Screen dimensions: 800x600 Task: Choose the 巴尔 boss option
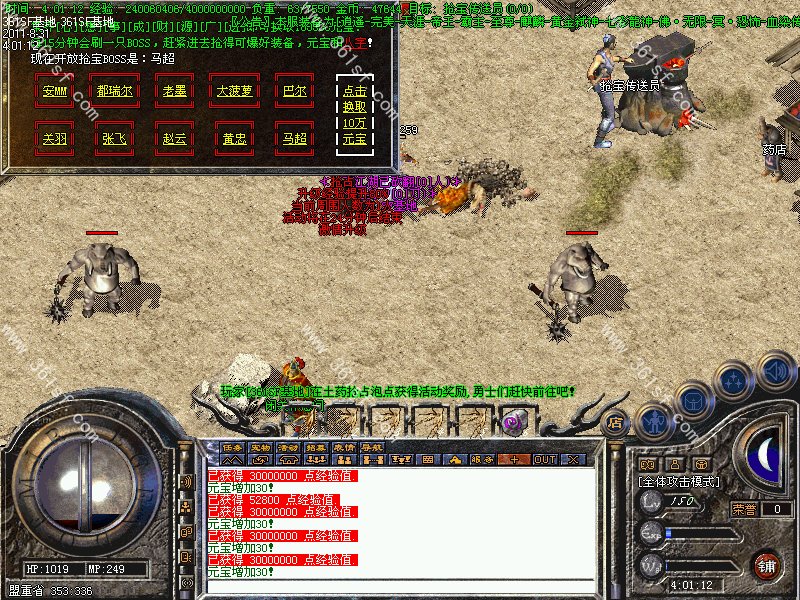coord(294,89)
